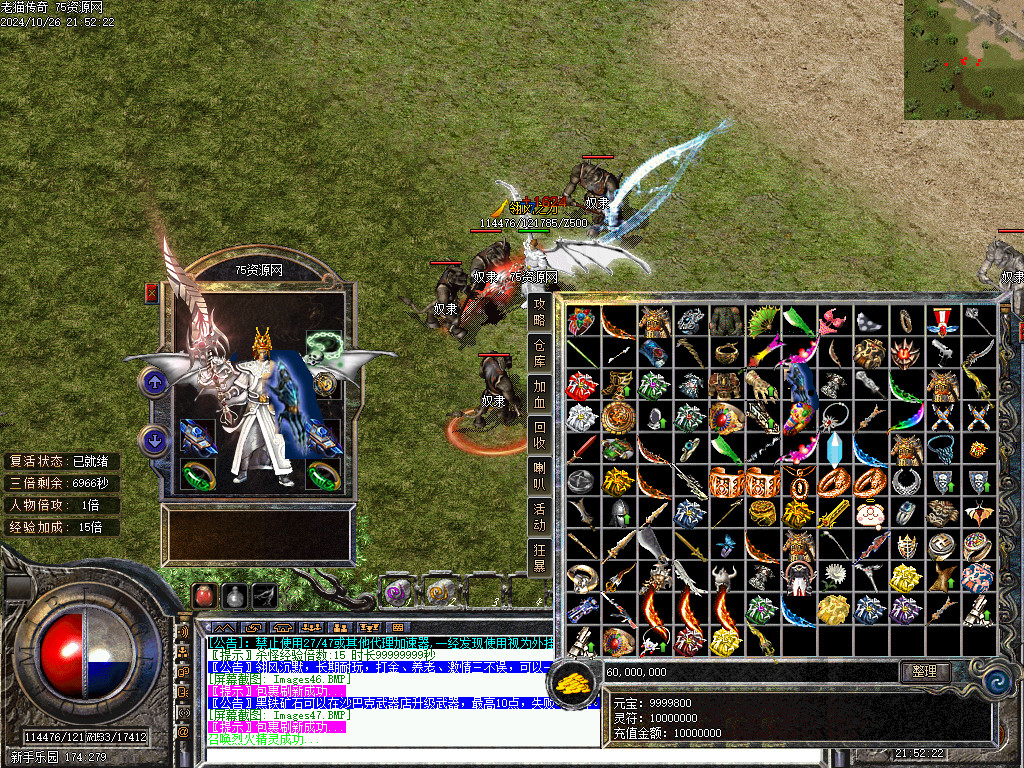Open the 回收 recycle tab
Screen dimensions: 1024x768
pyautogui.click(x=540, y=435)
